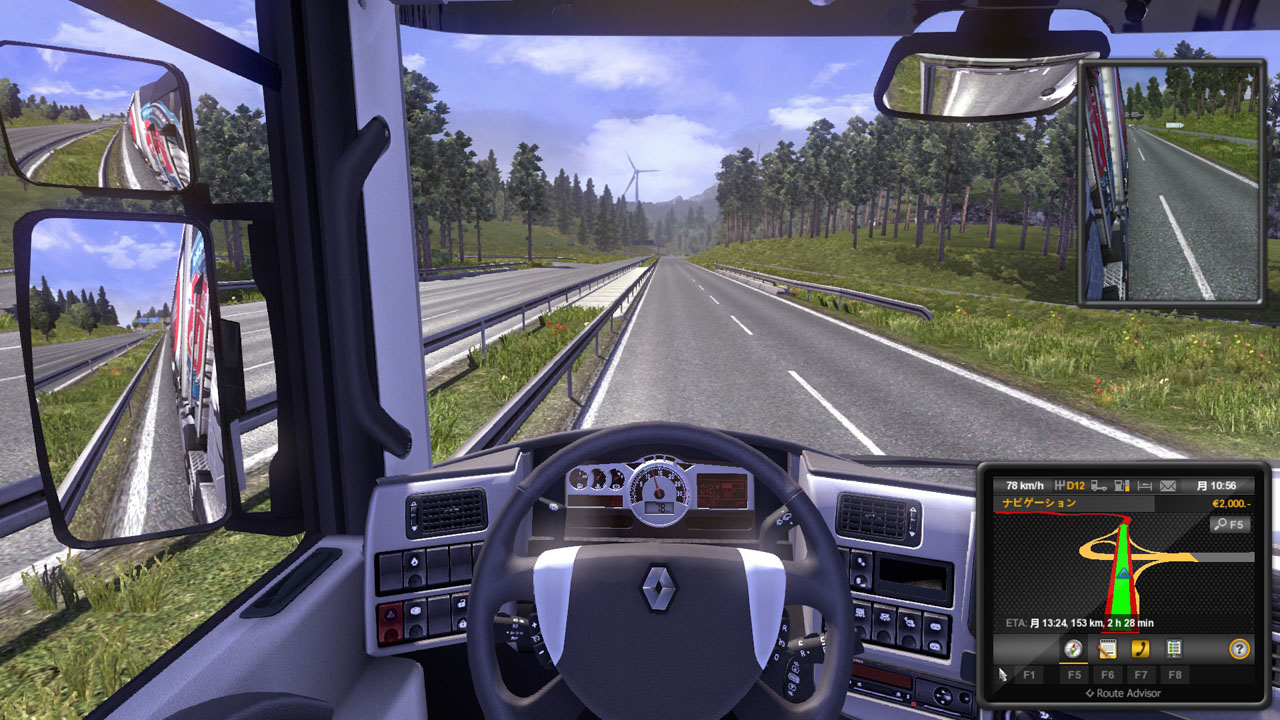Click the magnifier map zoom button

(x=1230, y=524)
